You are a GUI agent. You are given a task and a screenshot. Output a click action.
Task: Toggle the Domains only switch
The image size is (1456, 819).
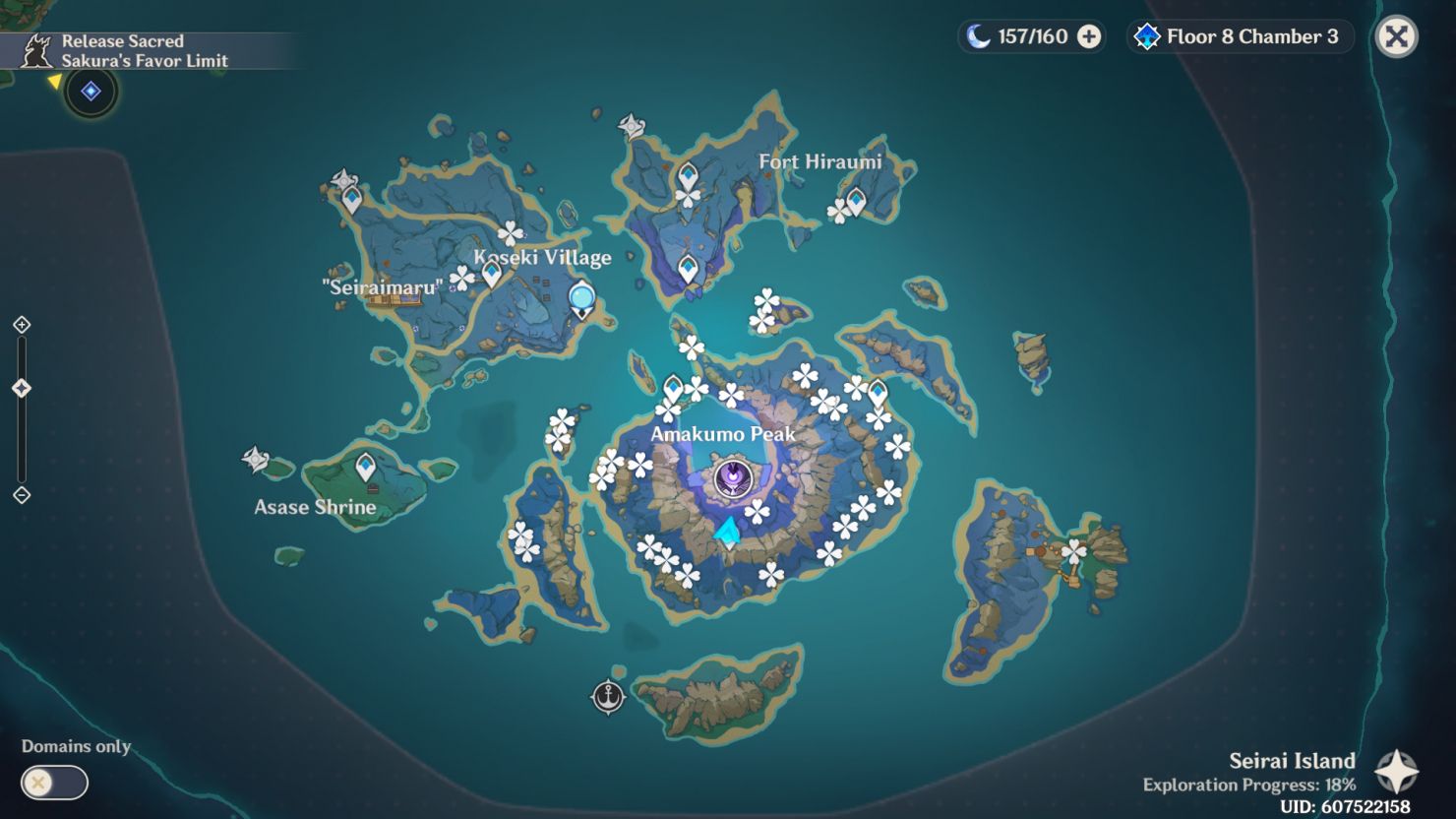pos(54,783)
